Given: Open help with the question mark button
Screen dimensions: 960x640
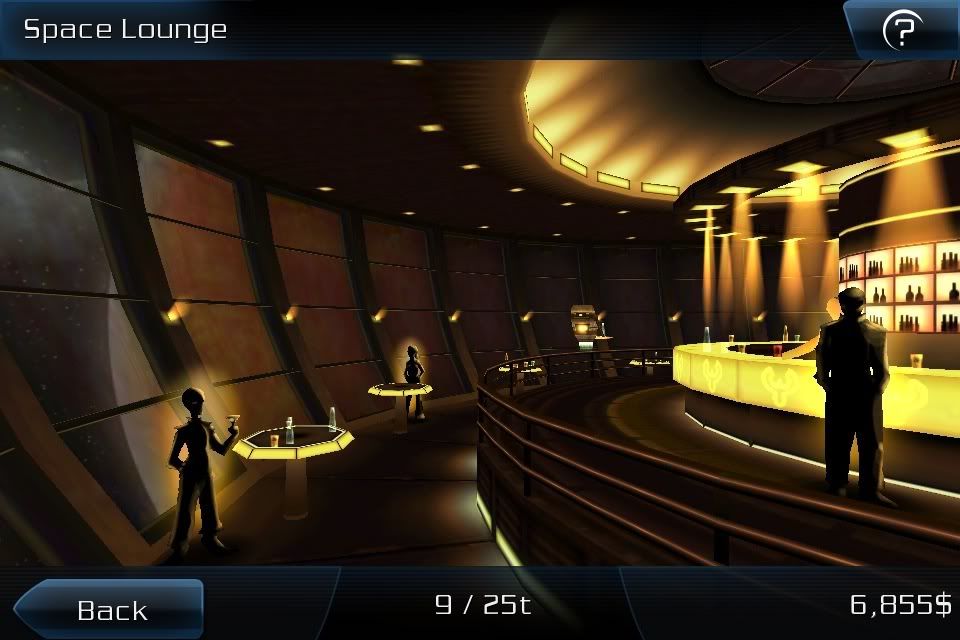Looking at the screenshot, I should 901,32.
